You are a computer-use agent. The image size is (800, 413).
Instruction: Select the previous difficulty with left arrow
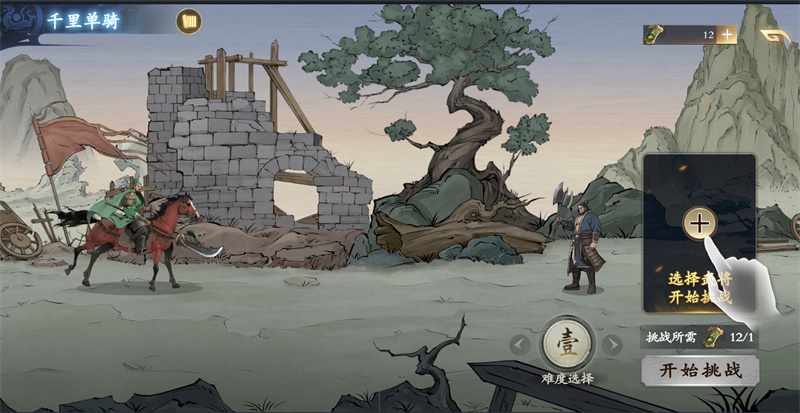(x=518, y=345)
